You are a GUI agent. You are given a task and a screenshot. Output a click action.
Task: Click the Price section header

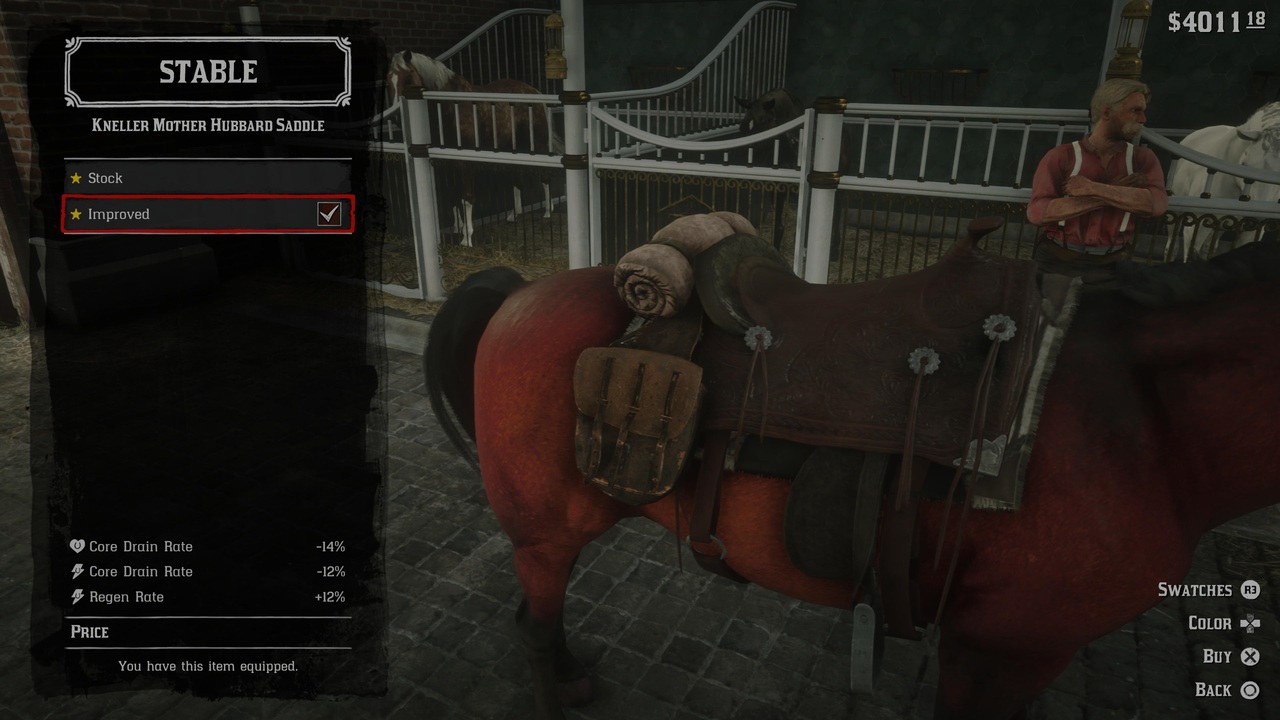[x=91, y=631]
